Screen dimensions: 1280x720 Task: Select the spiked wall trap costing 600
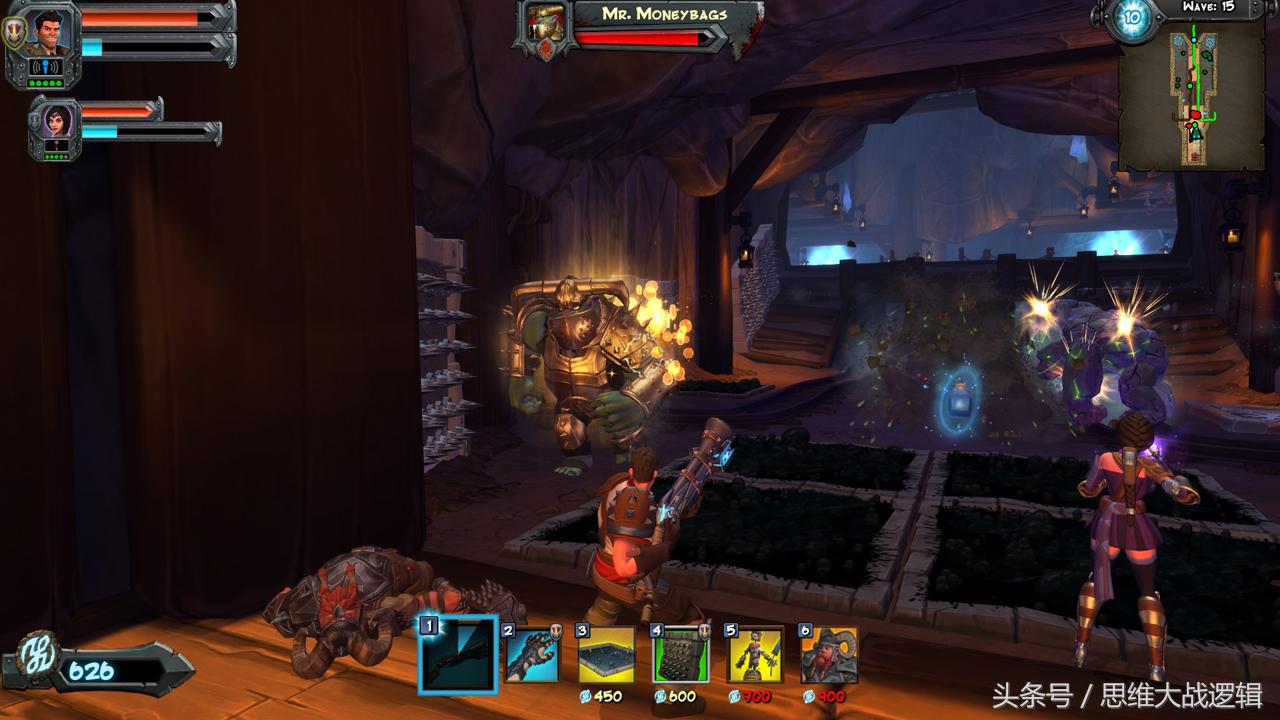[680, 655]
